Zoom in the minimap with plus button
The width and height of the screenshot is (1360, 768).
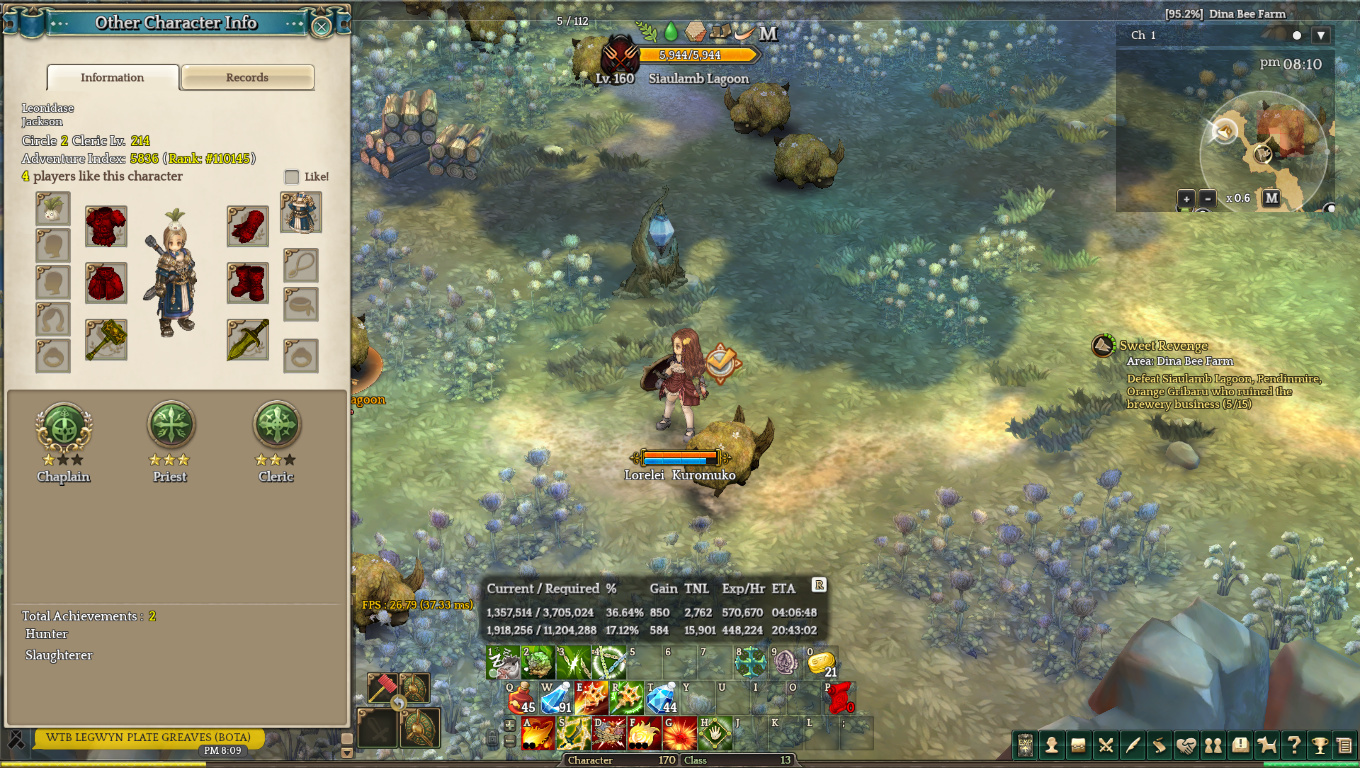pyautogui.click(x=1187, y=198)
